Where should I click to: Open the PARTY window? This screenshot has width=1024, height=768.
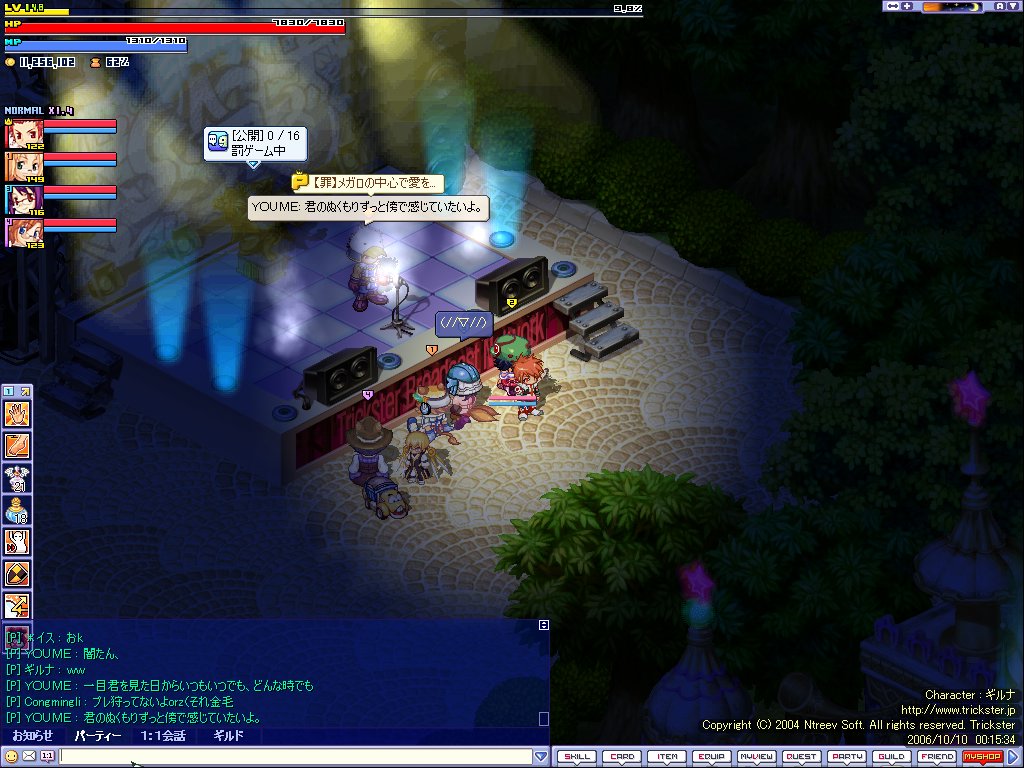(847, 757)
